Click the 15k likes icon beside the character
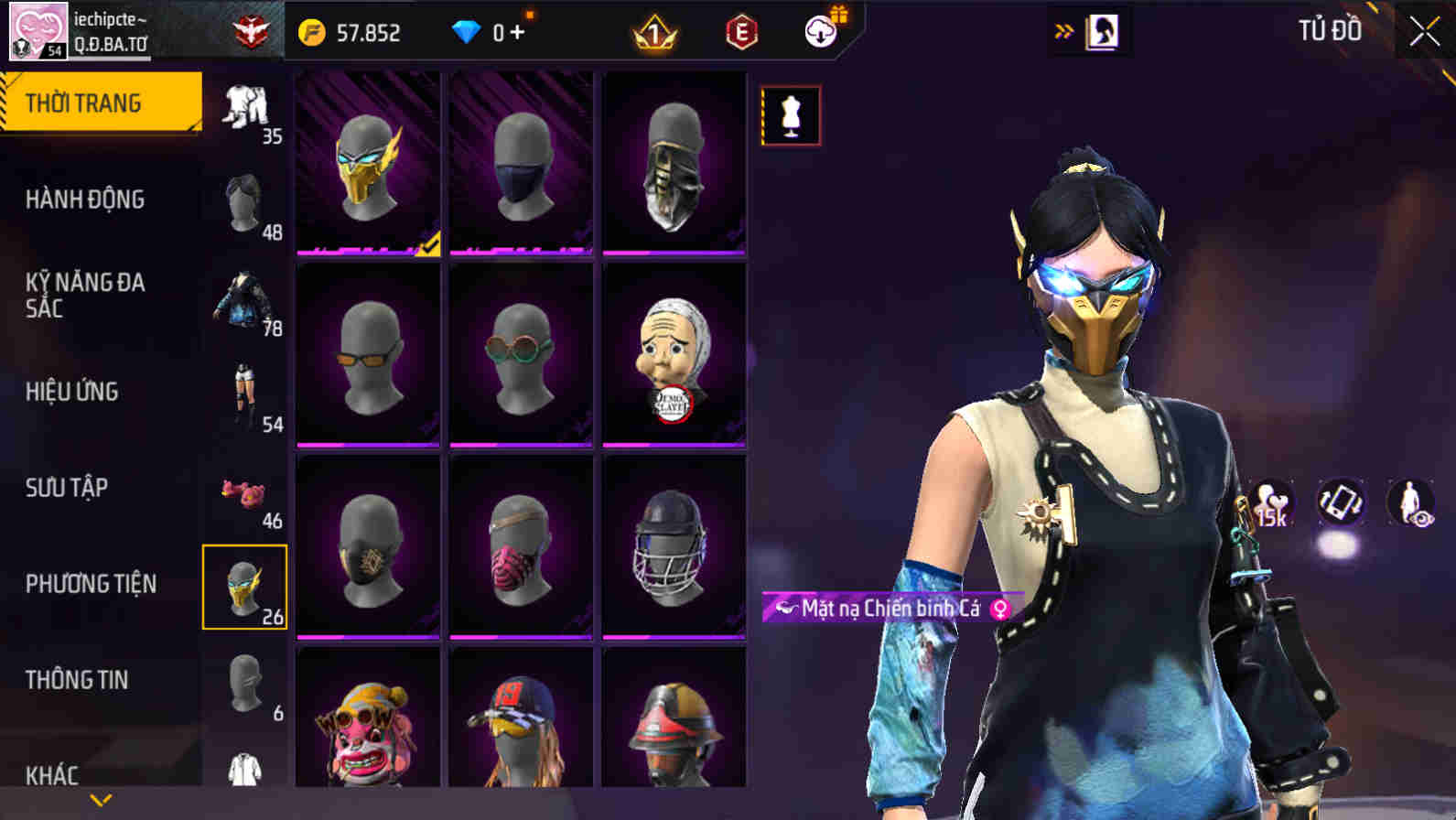 point(1272,503)
